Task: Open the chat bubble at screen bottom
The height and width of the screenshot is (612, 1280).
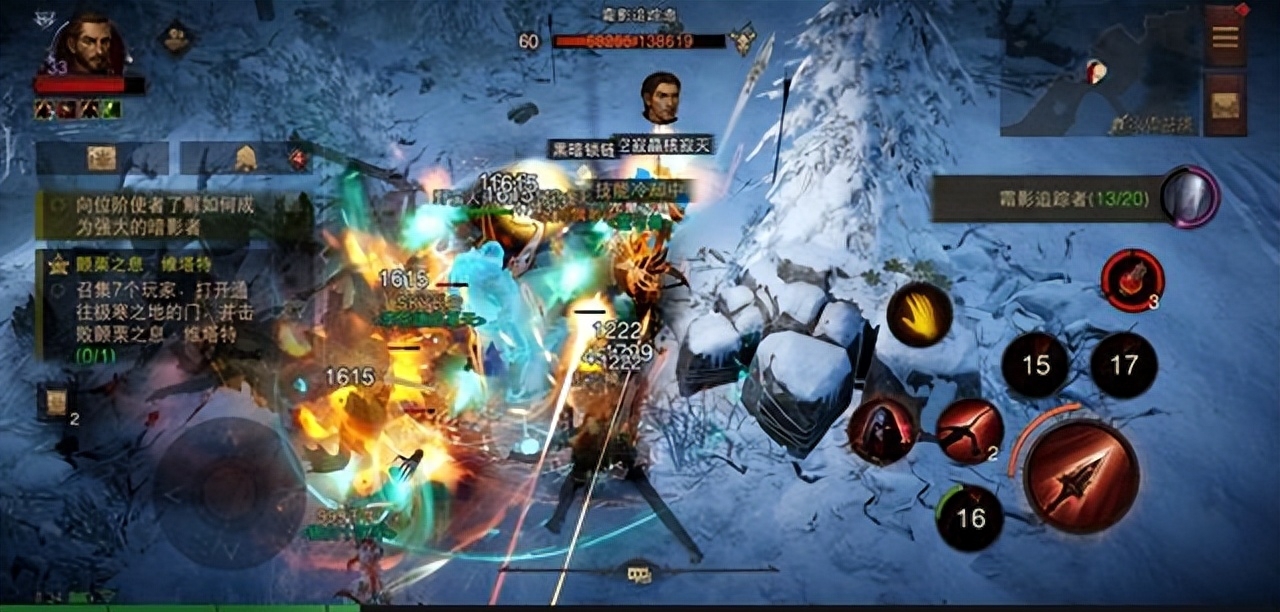Action: point(638,573)
